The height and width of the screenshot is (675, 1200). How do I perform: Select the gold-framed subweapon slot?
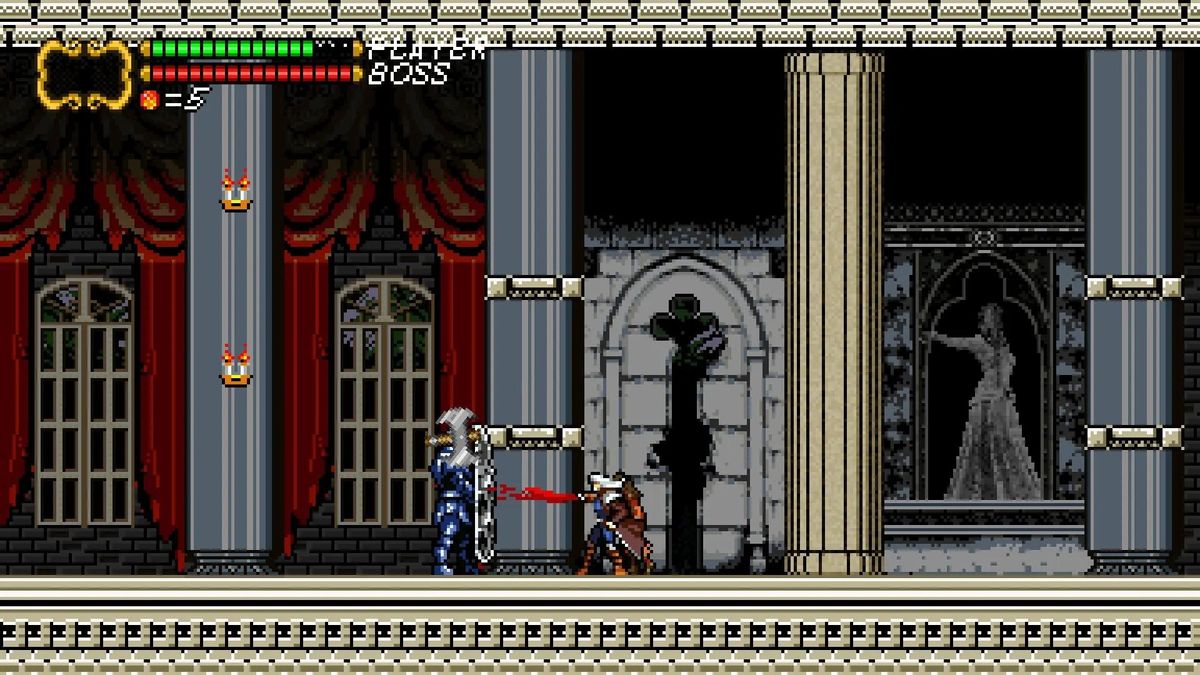point(85,74)
